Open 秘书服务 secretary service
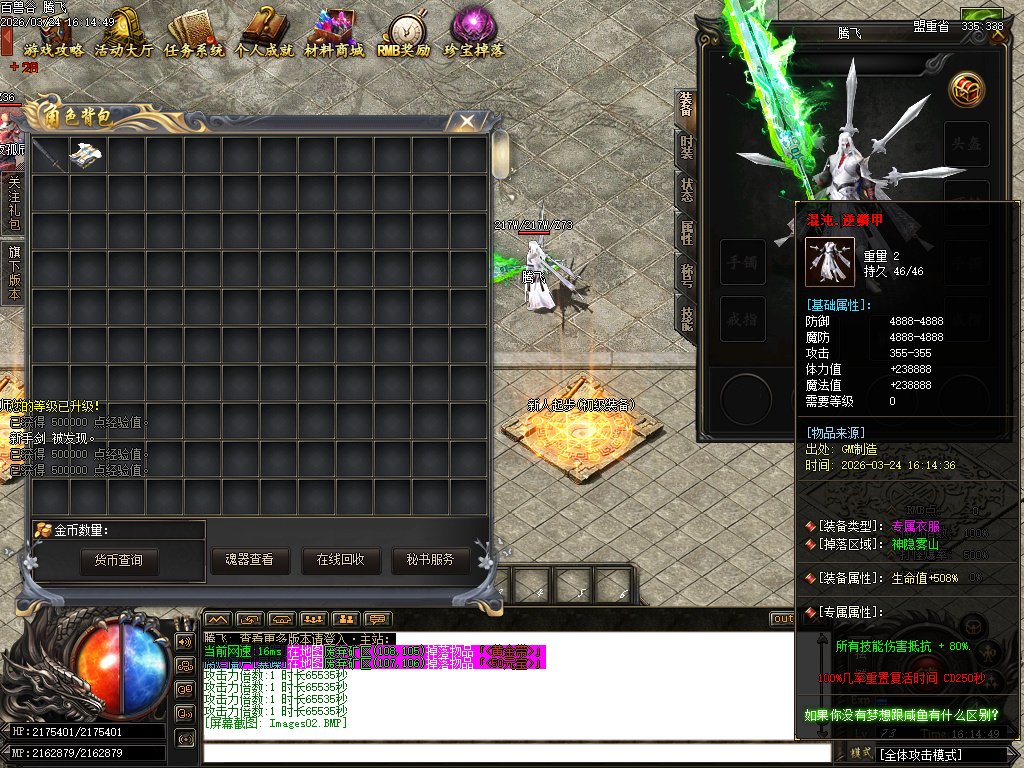 [x=430, y=561]
